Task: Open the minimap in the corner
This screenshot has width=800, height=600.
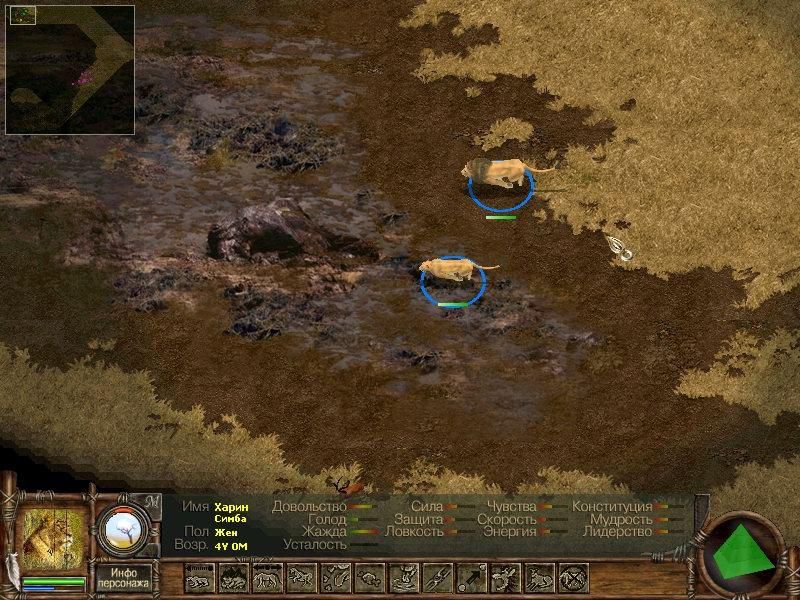Action: tap(69, 69)
